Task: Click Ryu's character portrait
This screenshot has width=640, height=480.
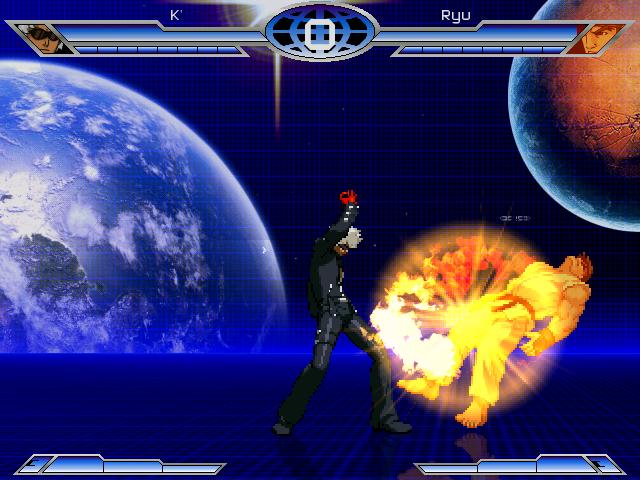Action: 597,38
